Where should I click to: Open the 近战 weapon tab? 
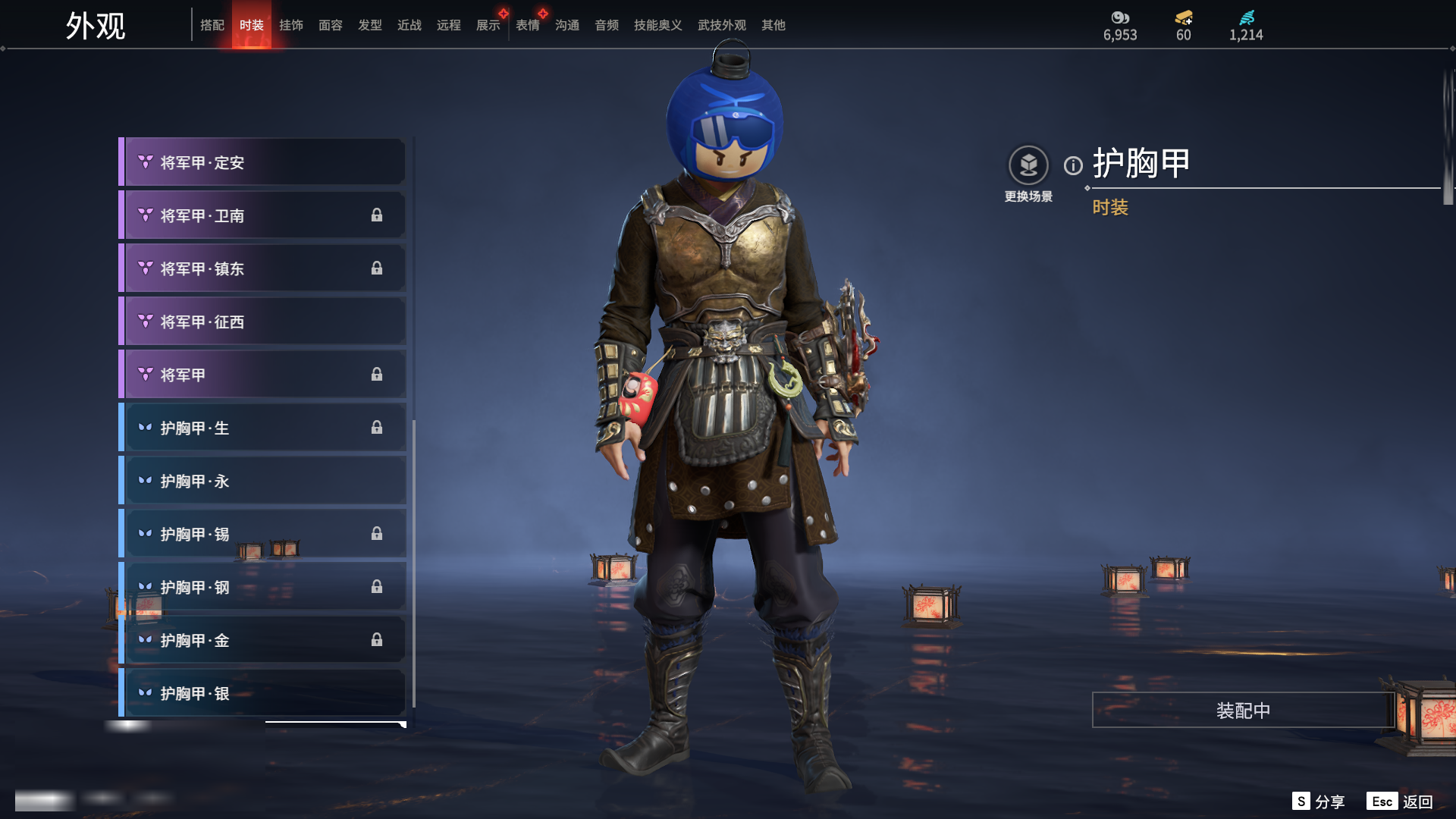click(x=409, y=25)
